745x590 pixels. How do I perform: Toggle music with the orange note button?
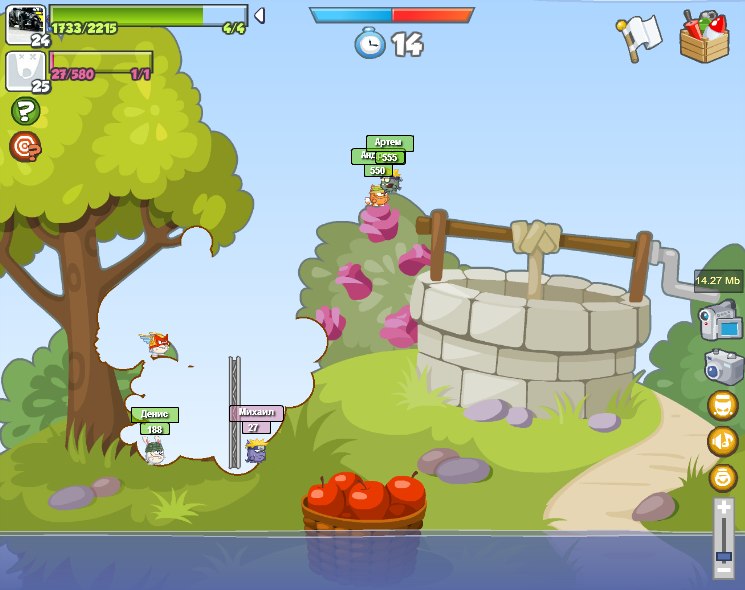pos(722,441)
